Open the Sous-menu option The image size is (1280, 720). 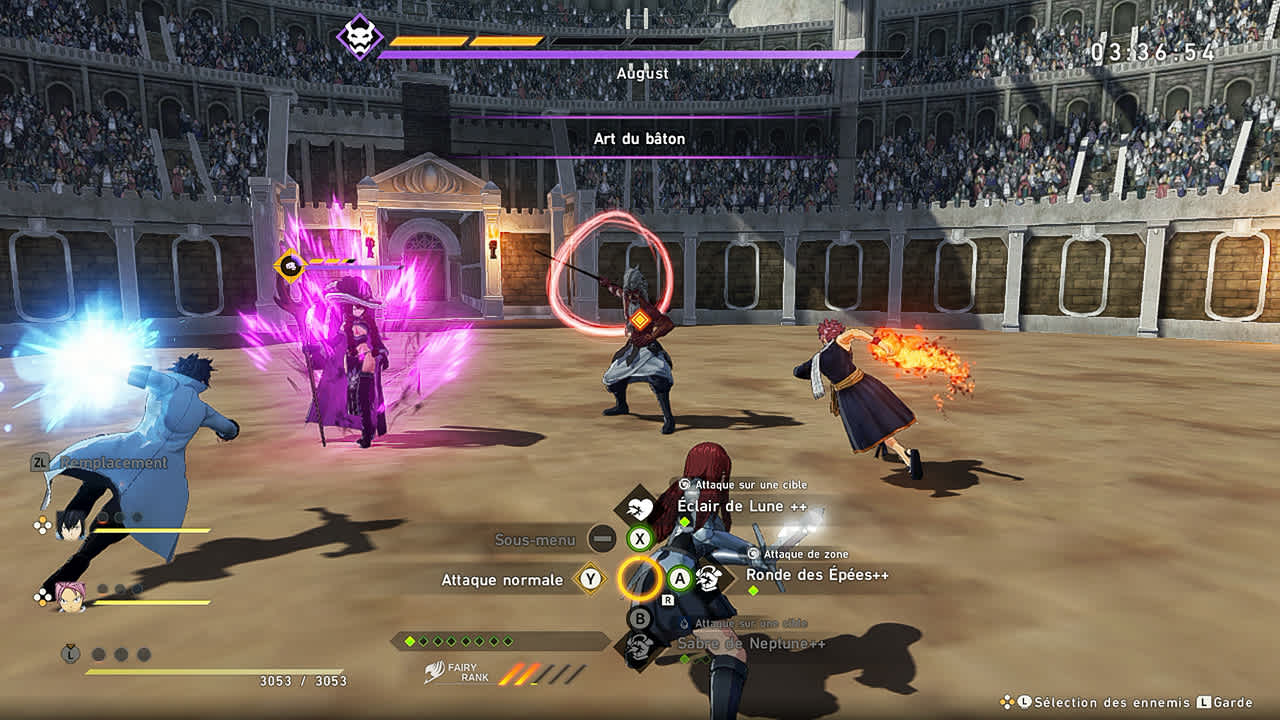pyautogui.click(x=535, y=540)
